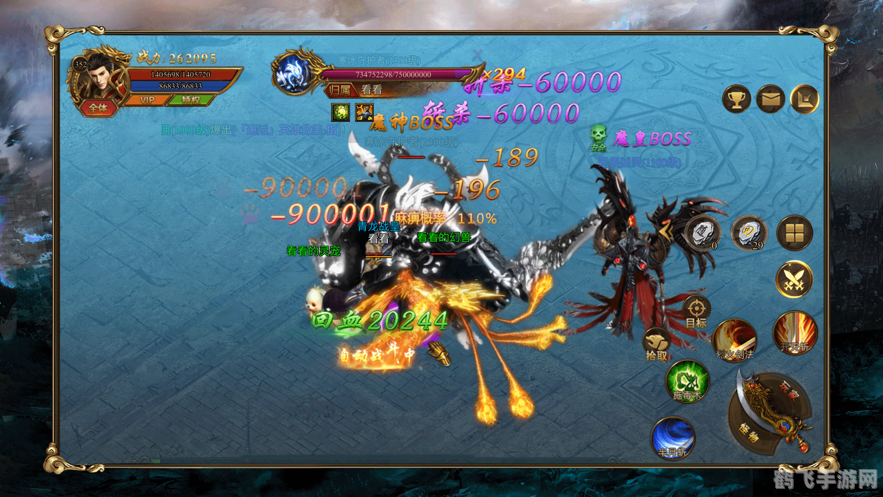Open the VIP panel
This screenshot has height=497, width=883.
tap(147, 100)
